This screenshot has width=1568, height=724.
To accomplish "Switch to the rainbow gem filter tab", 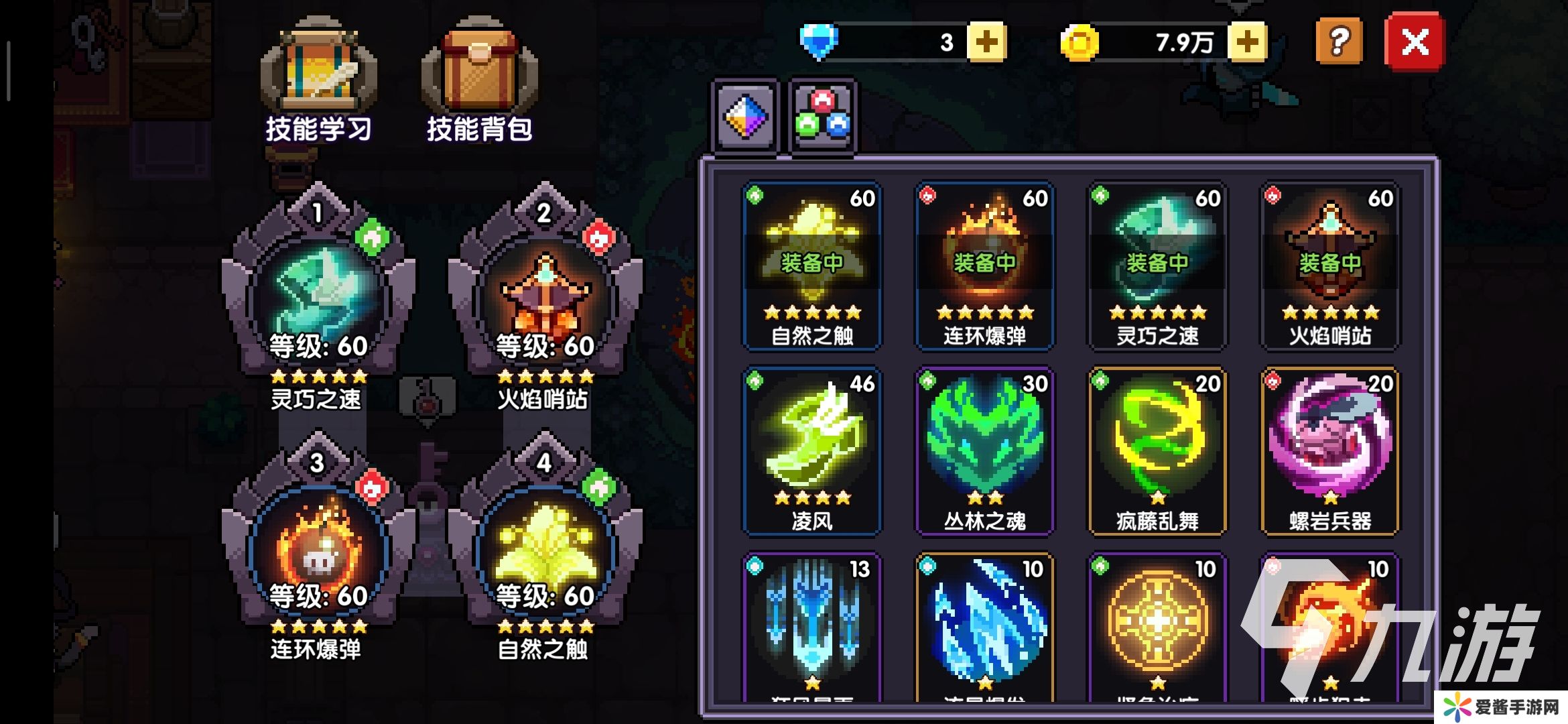I will pyautogui.click(x=745, y=117).
